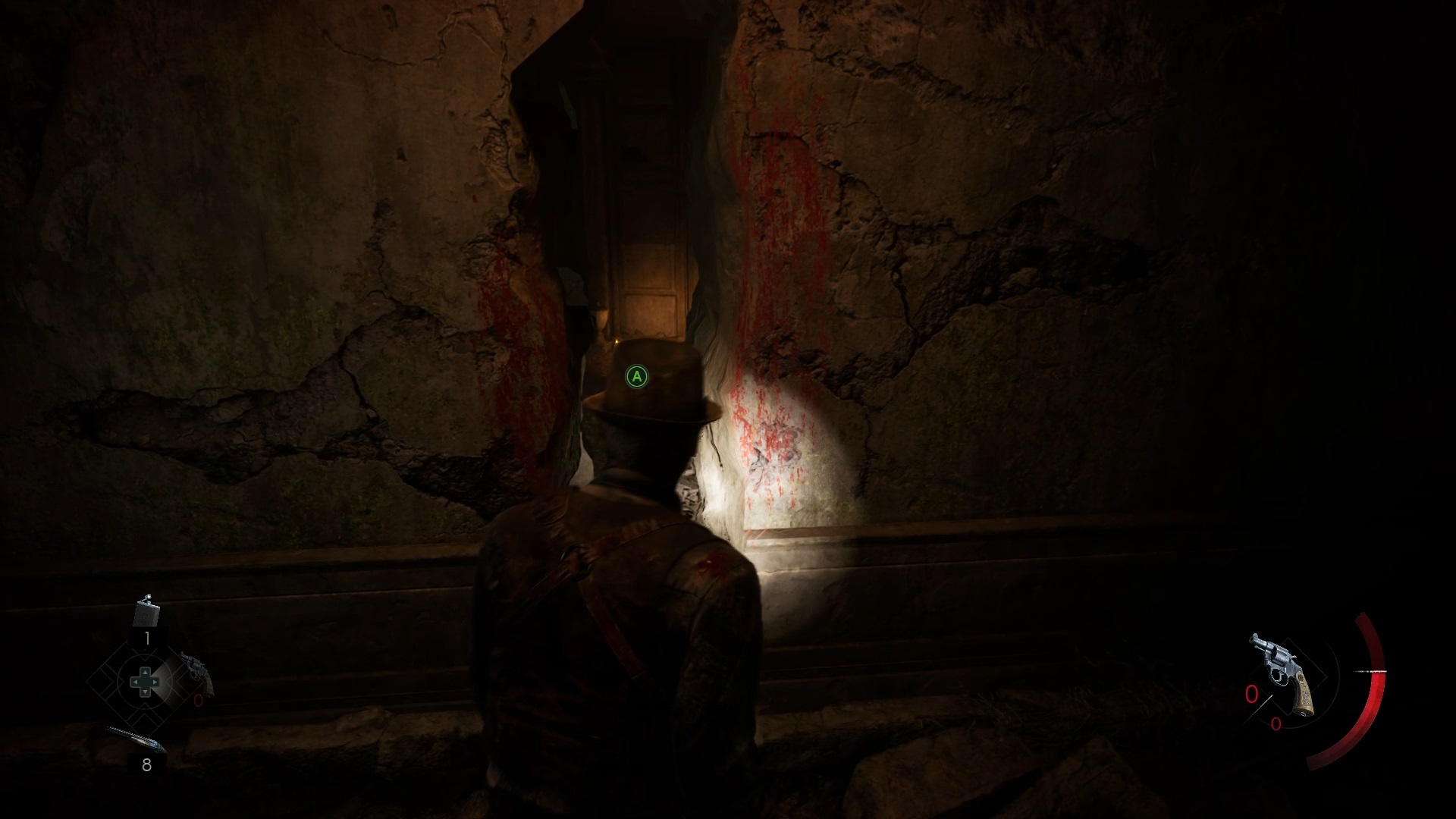Select the knife slot below the wheel

tap(134, 740)
